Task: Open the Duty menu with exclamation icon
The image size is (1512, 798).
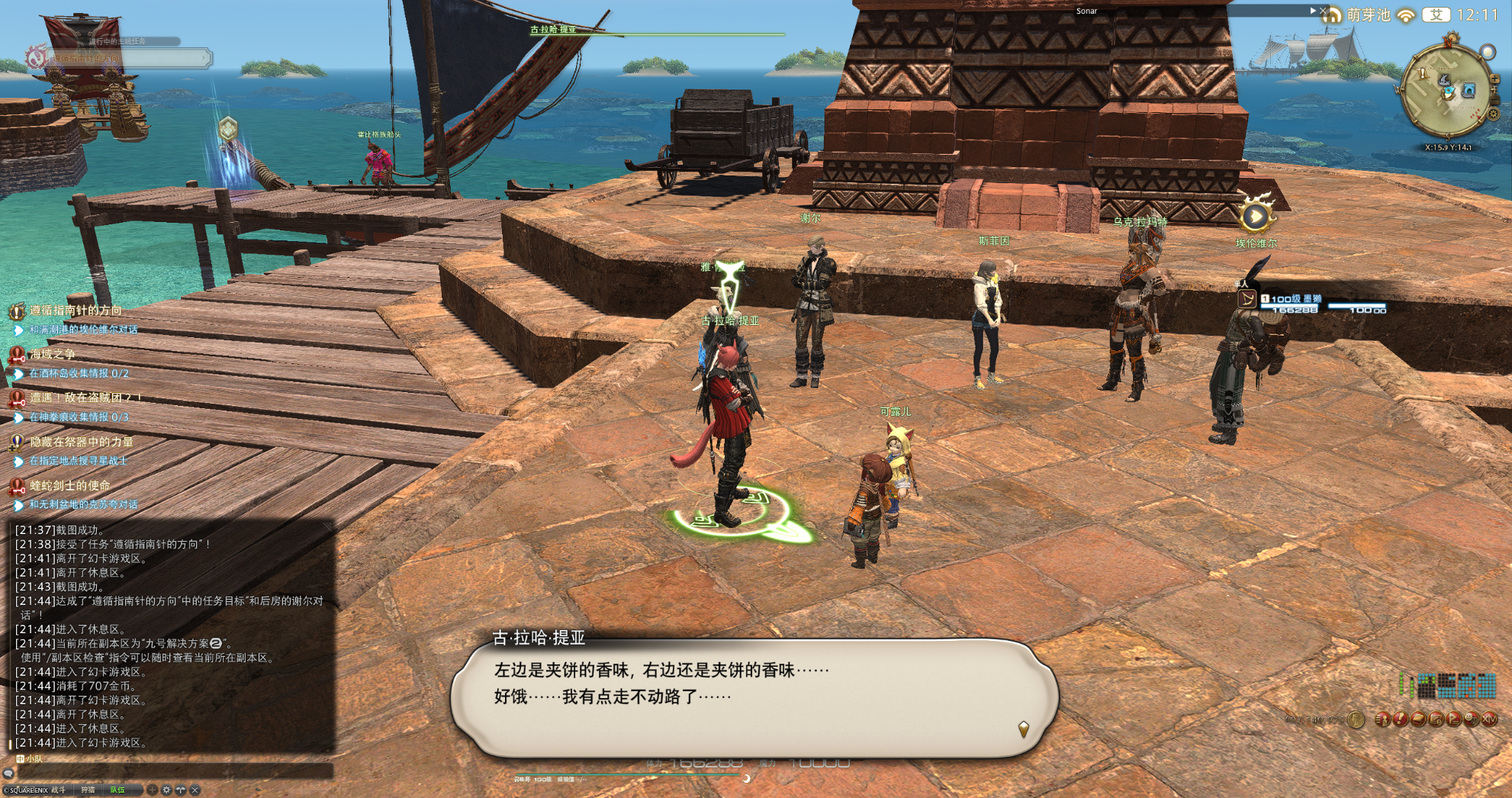Action: coord(1401,719)
